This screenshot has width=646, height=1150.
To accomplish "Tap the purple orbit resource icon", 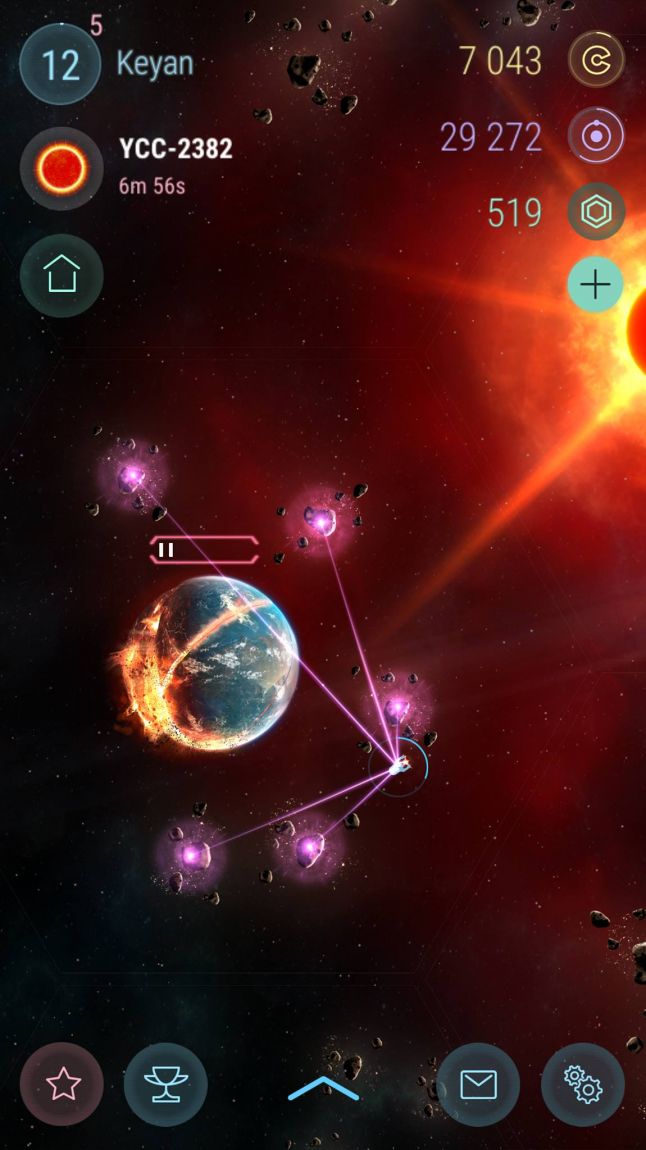I will pos(596,137).
